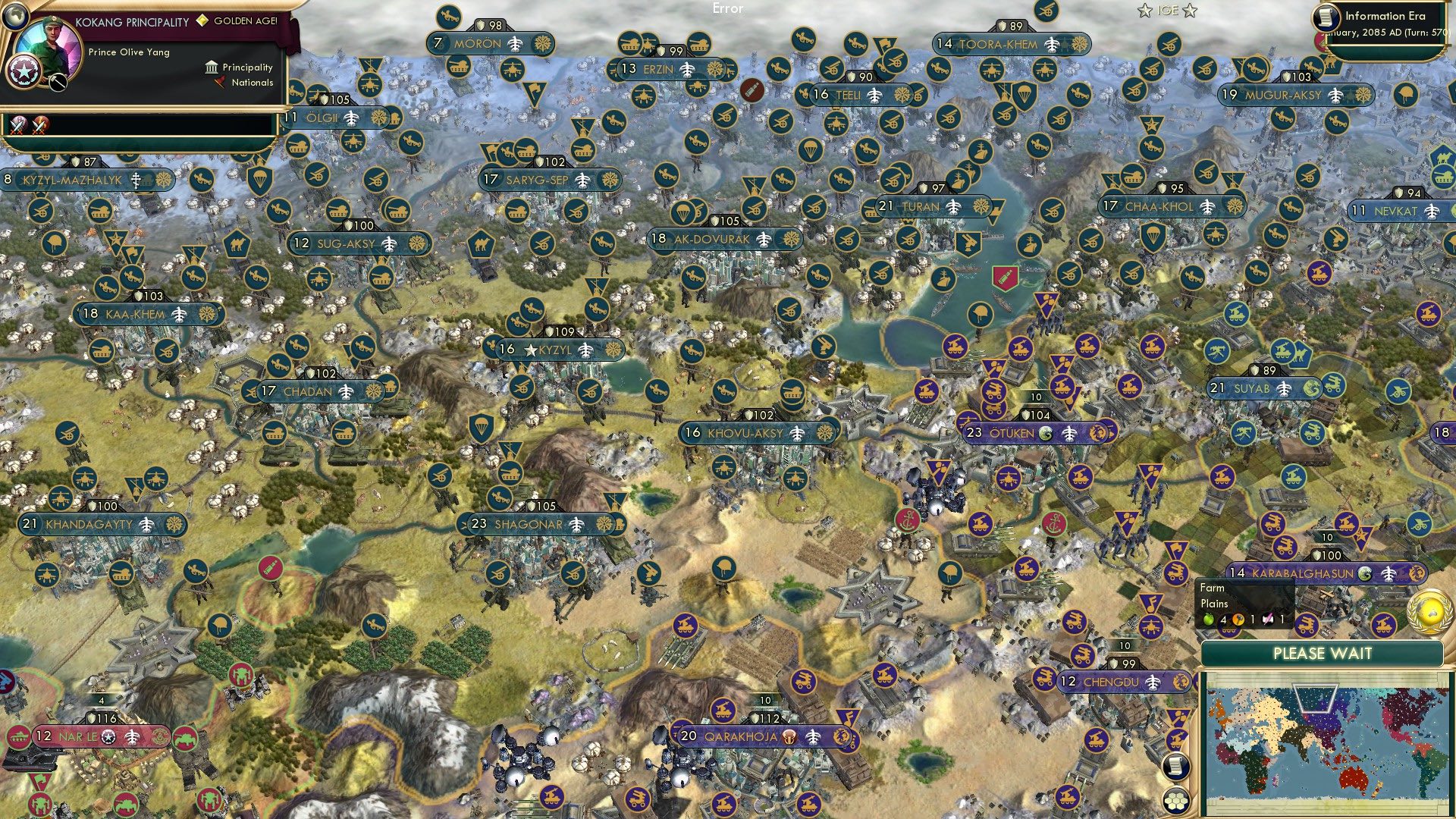Toggle strategic view with the globe above the leader portrait
This screenshot has height=819, width=1456.
(15, 17)
